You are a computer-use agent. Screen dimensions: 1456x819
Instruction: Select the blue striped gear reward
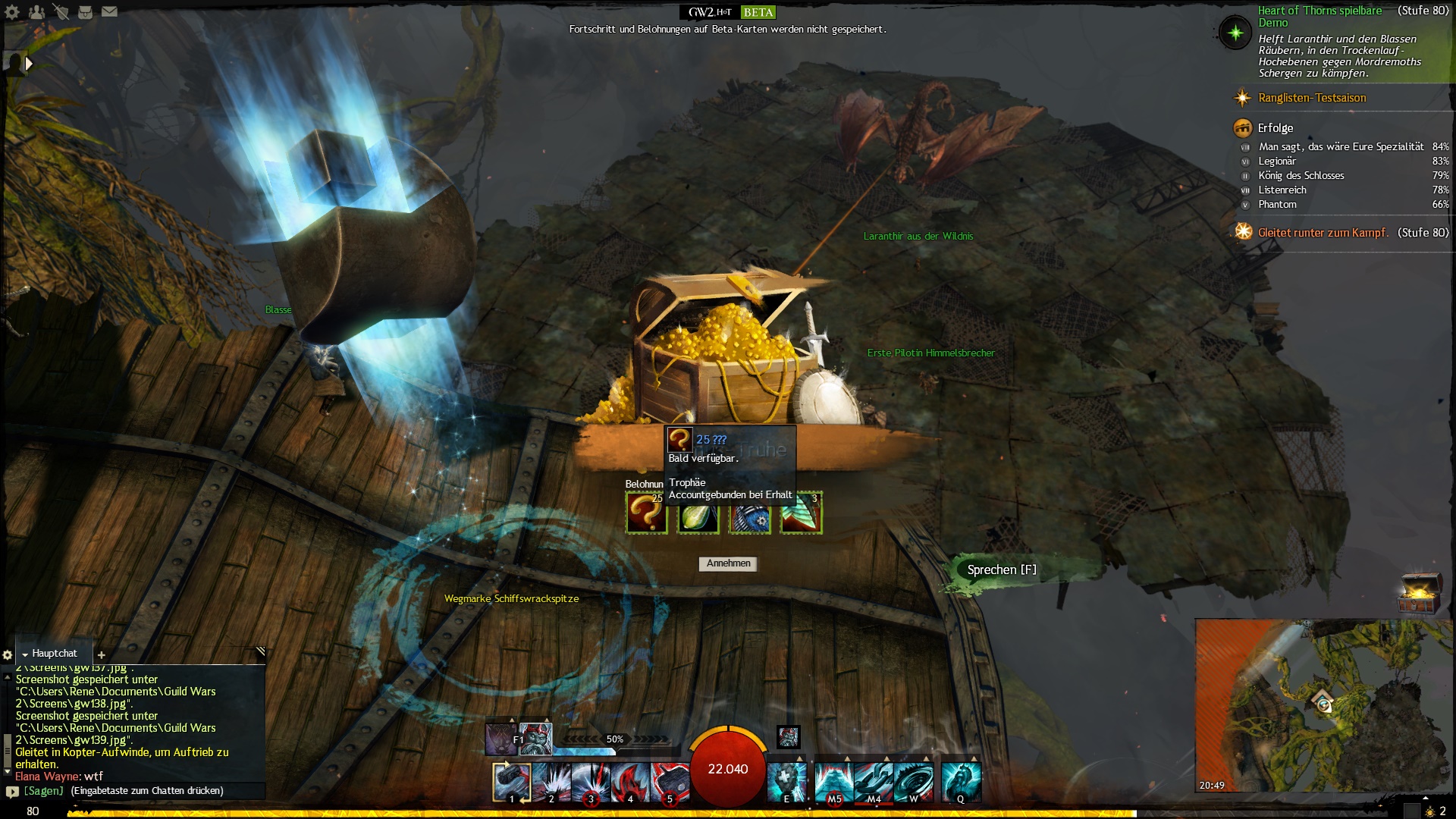pos(749,514)
